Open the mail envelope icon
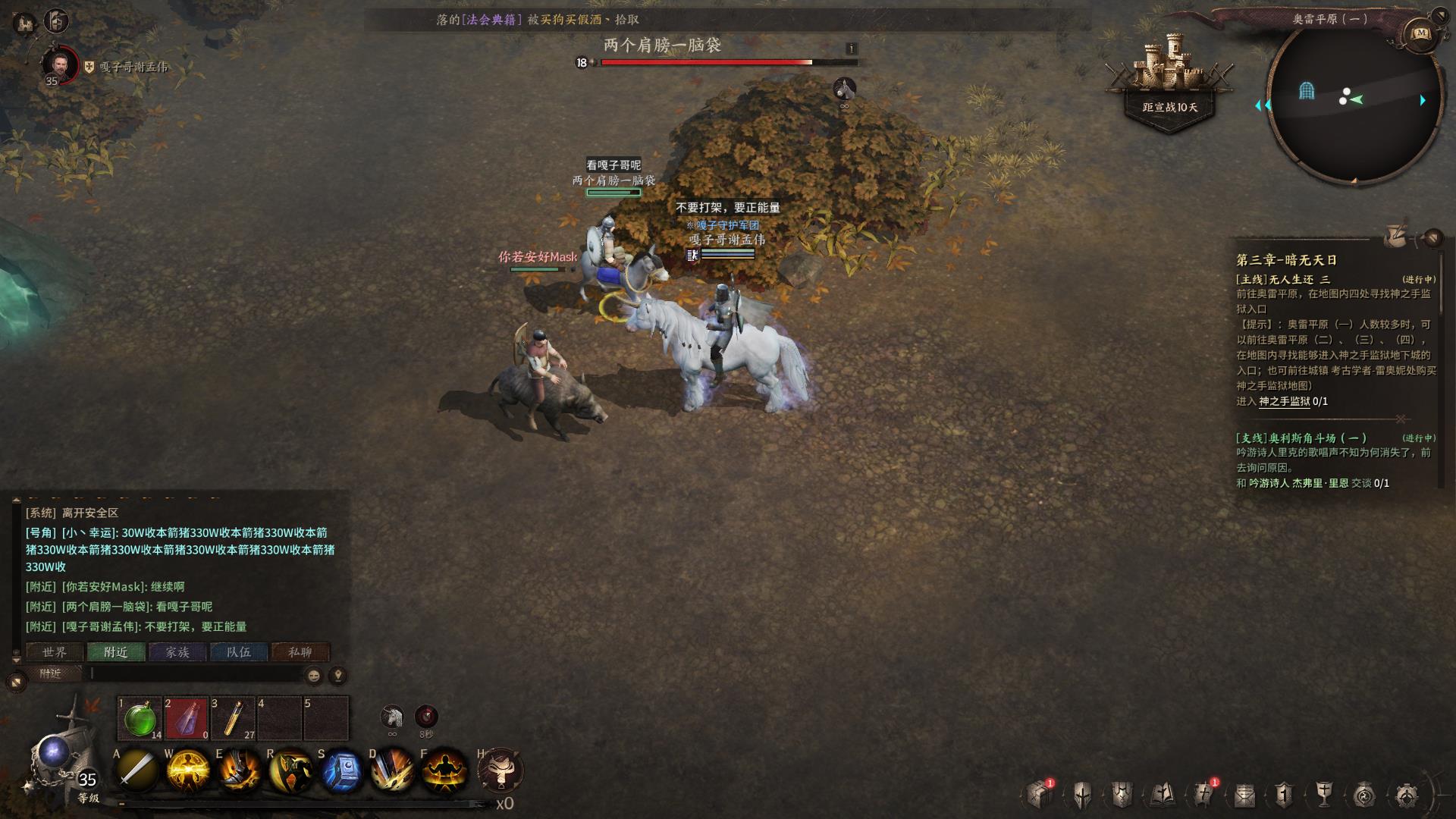The height and width of the screenshot is (819, 1456). point(1244,795)
